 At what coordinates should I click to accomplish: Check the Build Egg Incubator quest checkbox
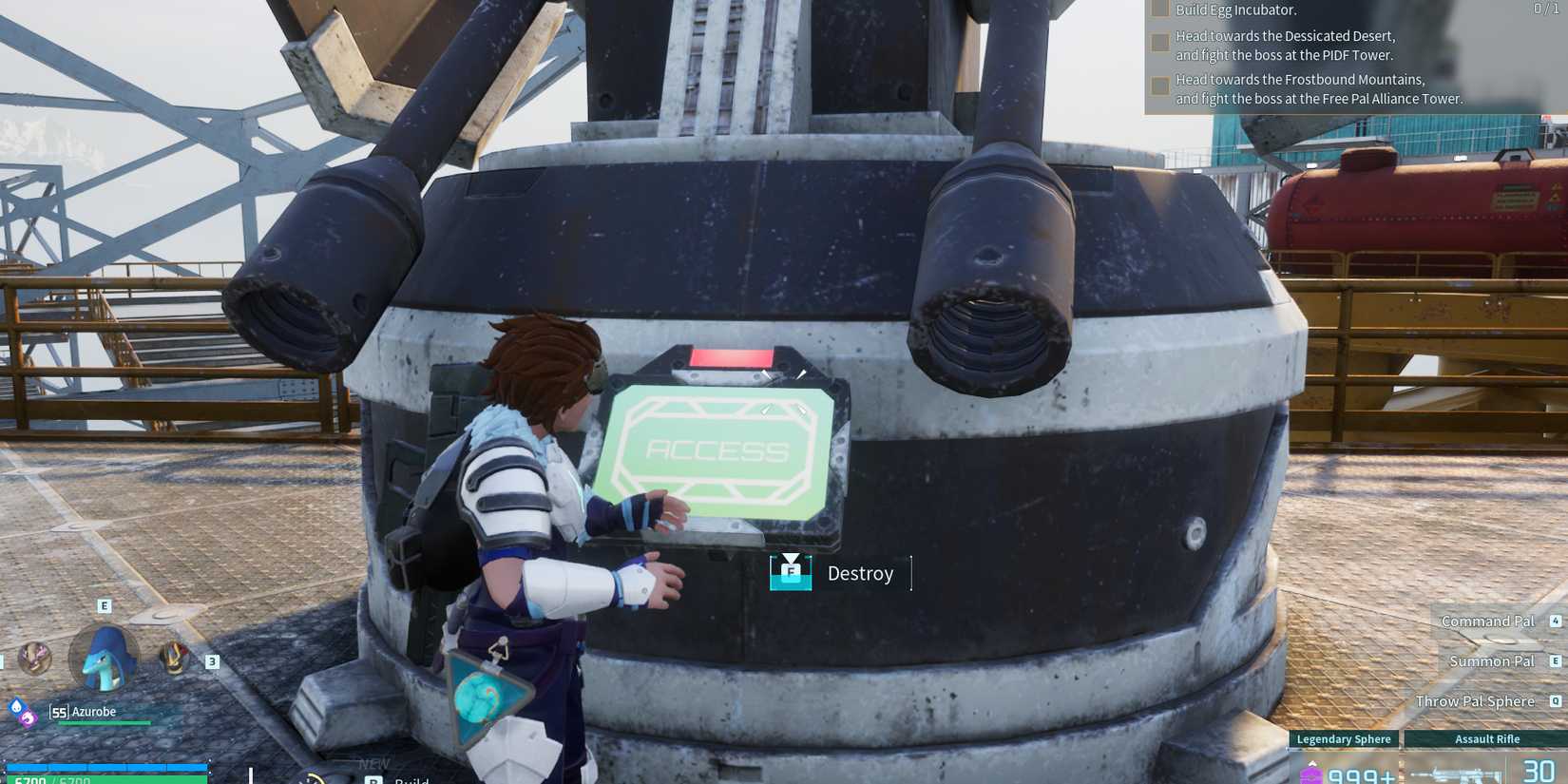[1160, 10]
